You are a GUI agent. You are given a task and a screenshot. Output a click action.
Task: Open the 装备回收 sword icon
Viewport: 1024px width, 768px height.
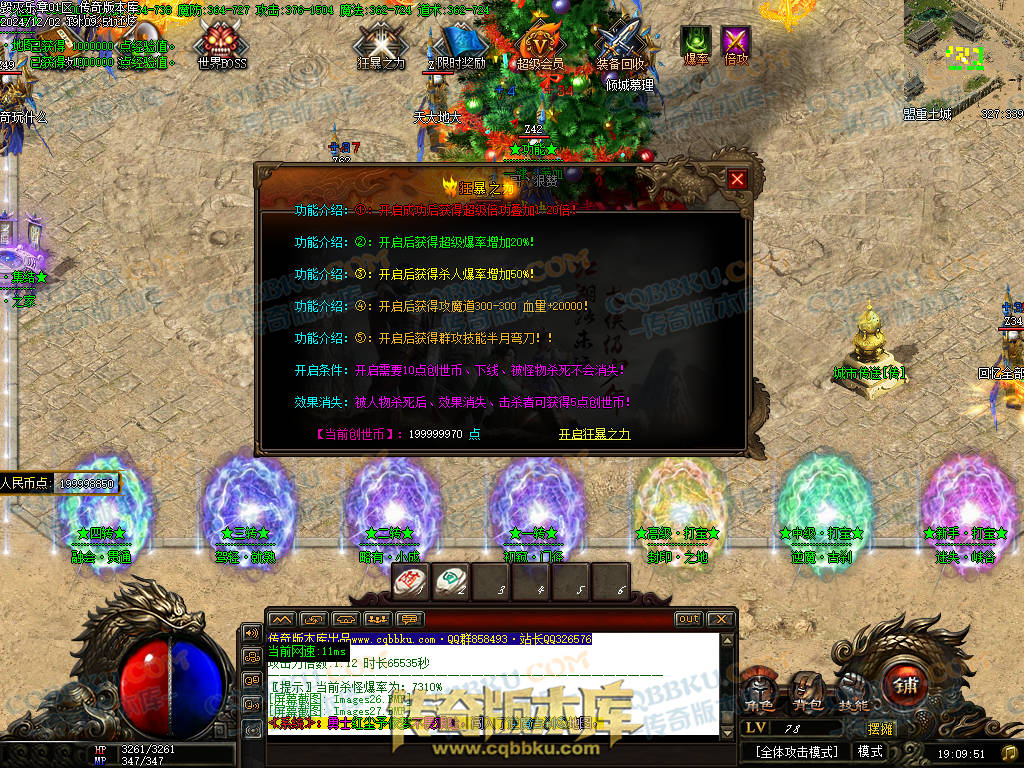coord(620,43)
